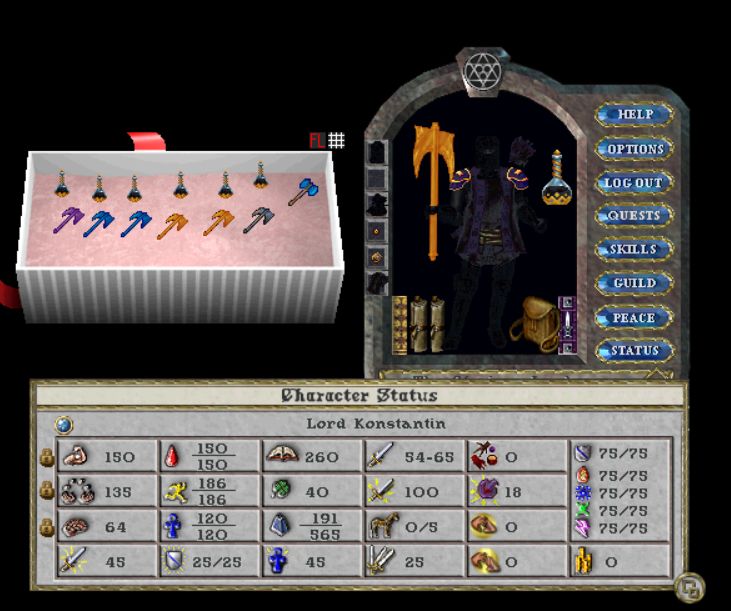This screenshot has height=611, width=731.
Task: Toggle the Peace war-mode button
Action: coord(634,317)
